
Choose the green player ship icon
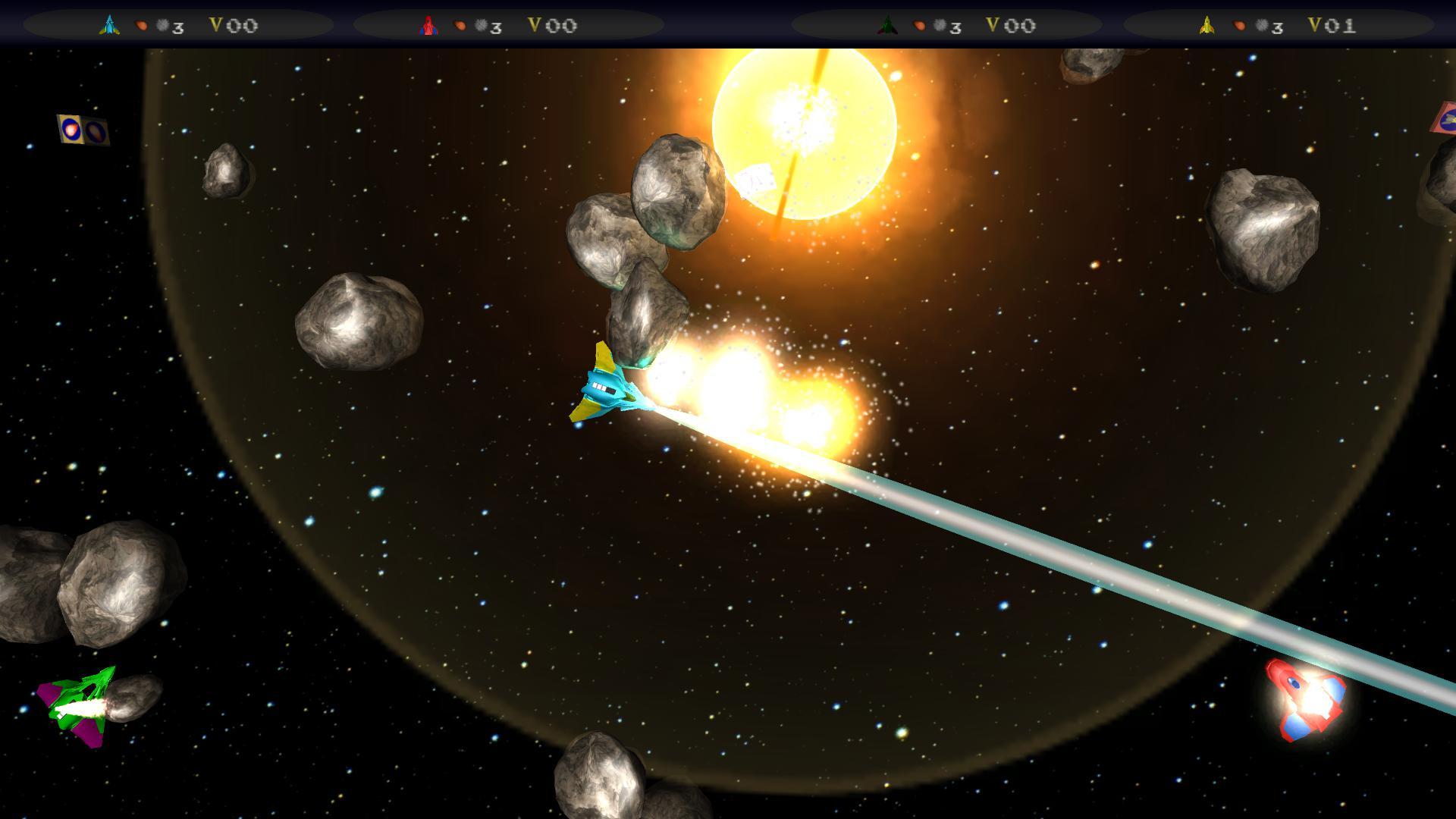click(x=886, y=26)
